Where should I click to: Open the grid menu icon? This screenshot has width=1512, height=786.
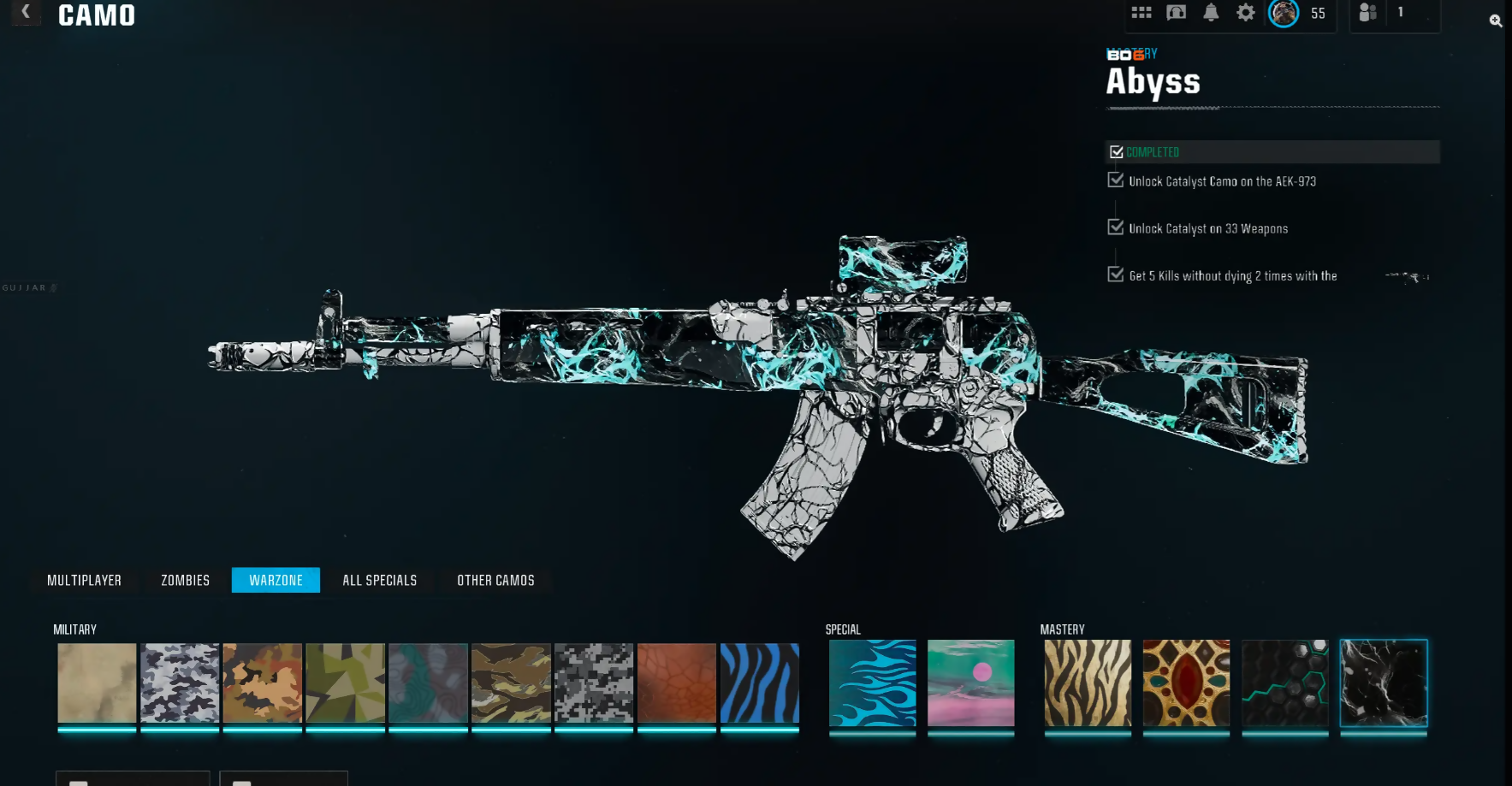click(x=1141, y=13)
